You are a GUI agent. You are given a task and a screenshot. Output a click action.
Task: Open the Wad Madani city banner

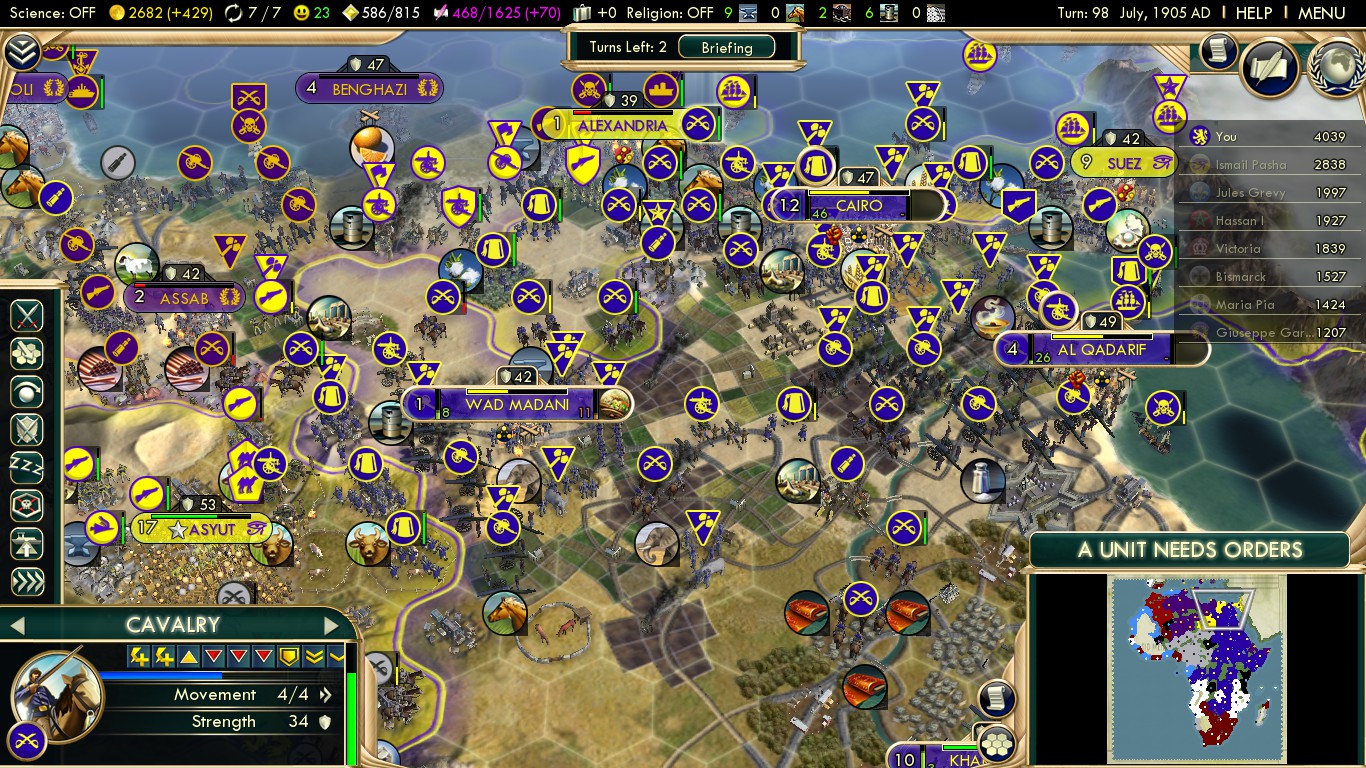click(x=516, y=405)
